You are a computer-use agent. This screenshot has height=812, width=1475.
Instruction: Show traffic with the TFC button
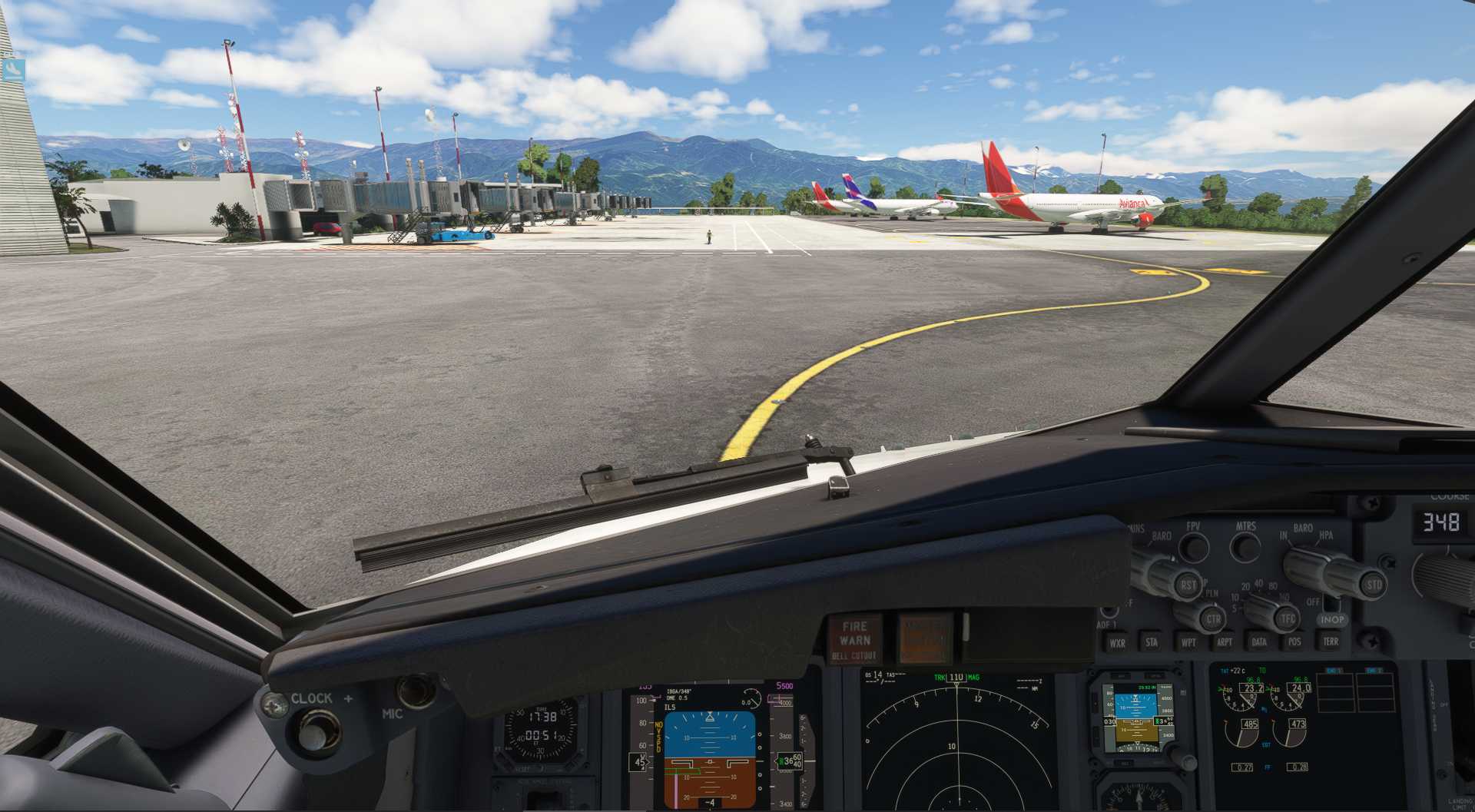pos(1288,618)
